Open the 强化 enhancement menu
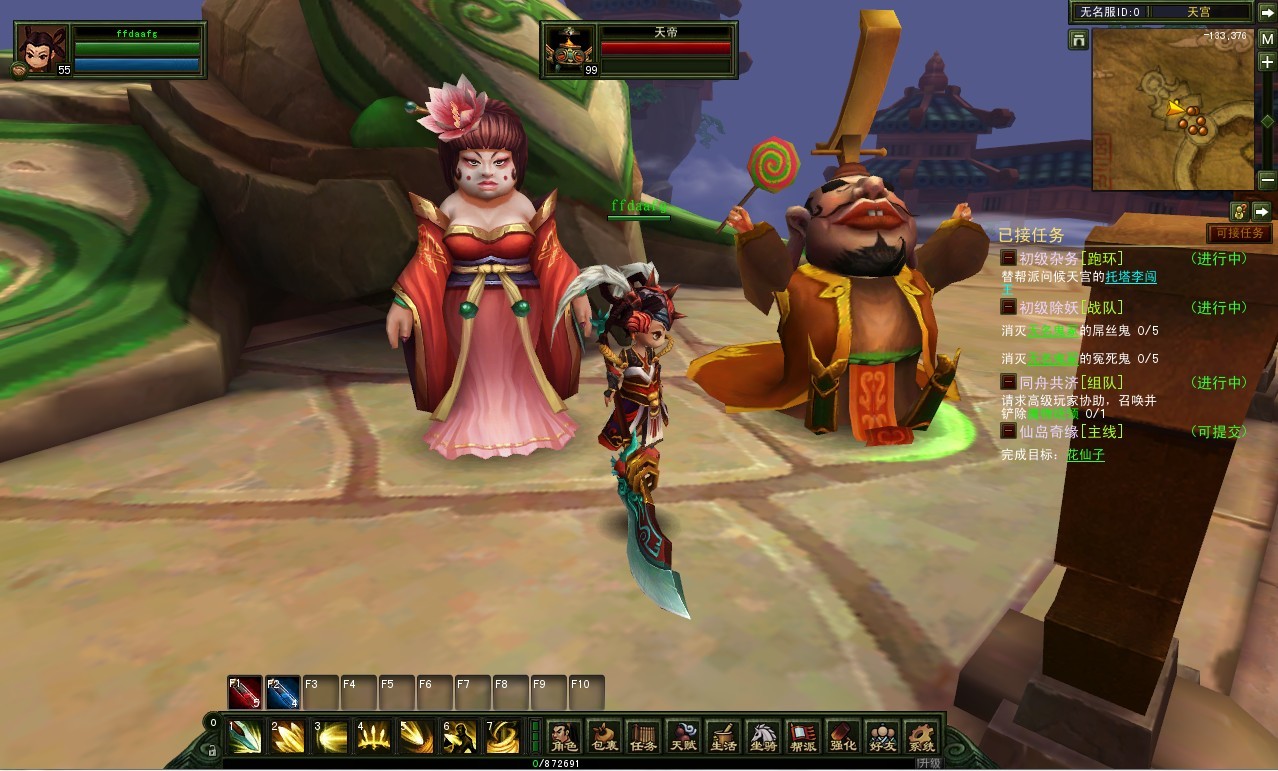1278x771 pixels. tap(842, 738)
